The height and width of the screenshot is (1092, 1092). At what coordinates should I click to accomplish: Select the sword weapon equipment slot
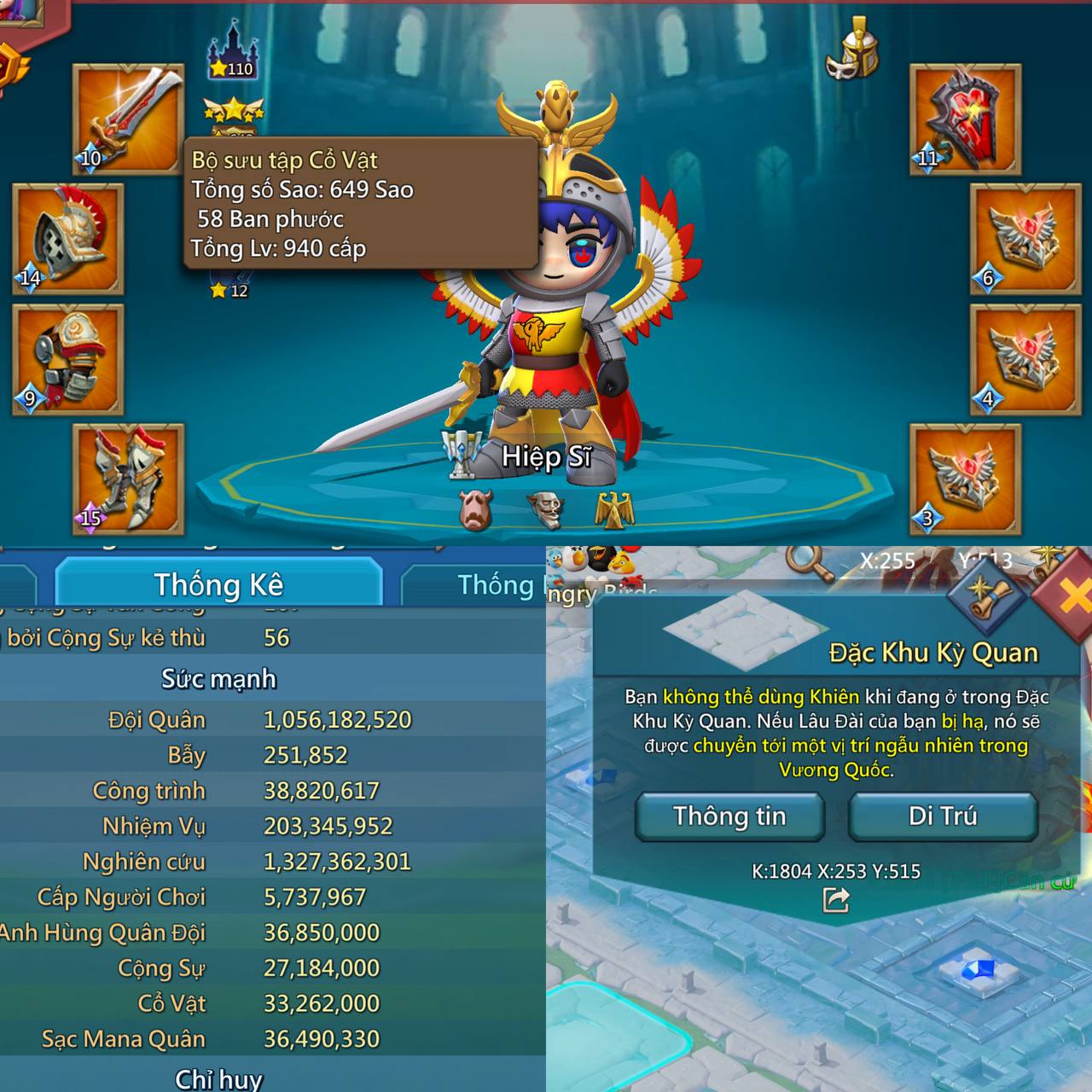pyautogui.click(x=128, y=119)
